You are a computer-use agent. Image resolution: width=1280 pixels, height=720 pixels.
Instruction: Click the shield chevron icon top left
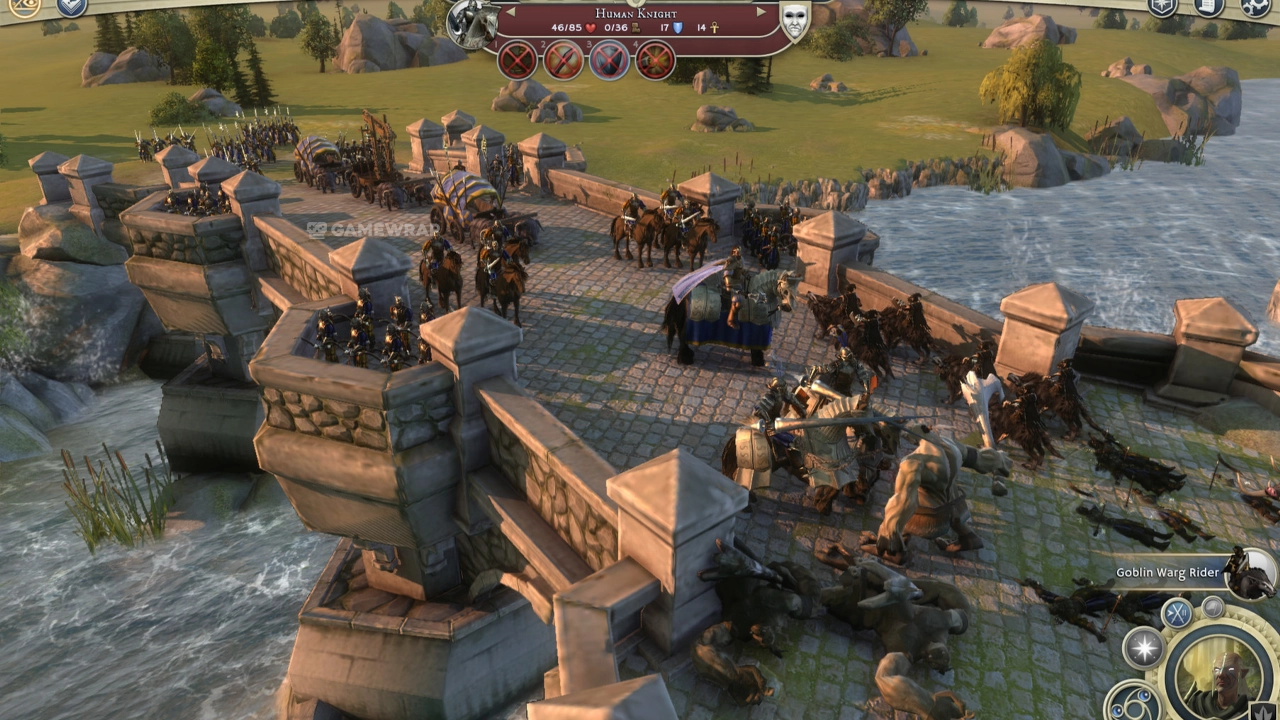[71, 7]
